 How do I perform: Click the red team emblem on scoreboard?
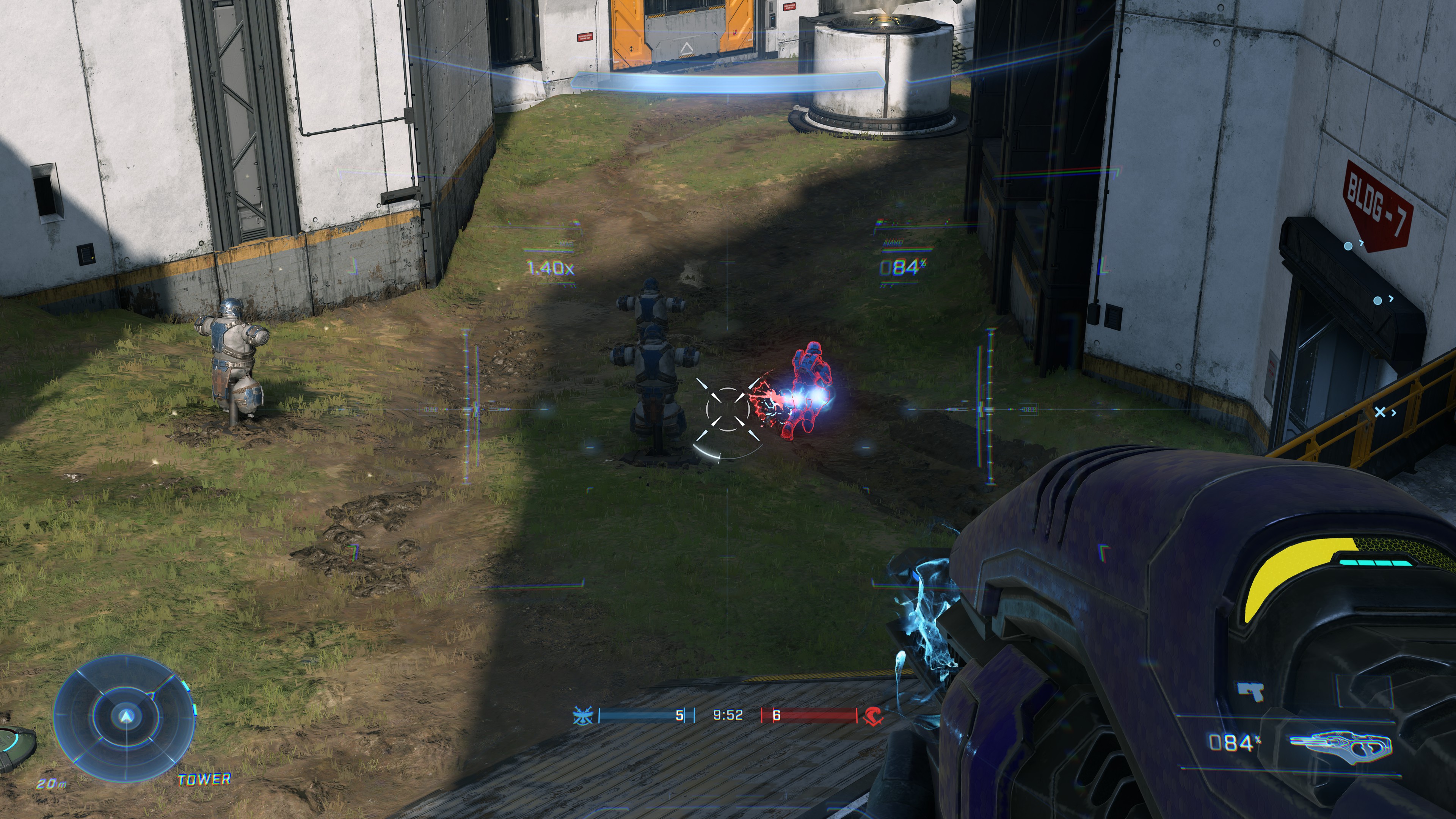873,715
